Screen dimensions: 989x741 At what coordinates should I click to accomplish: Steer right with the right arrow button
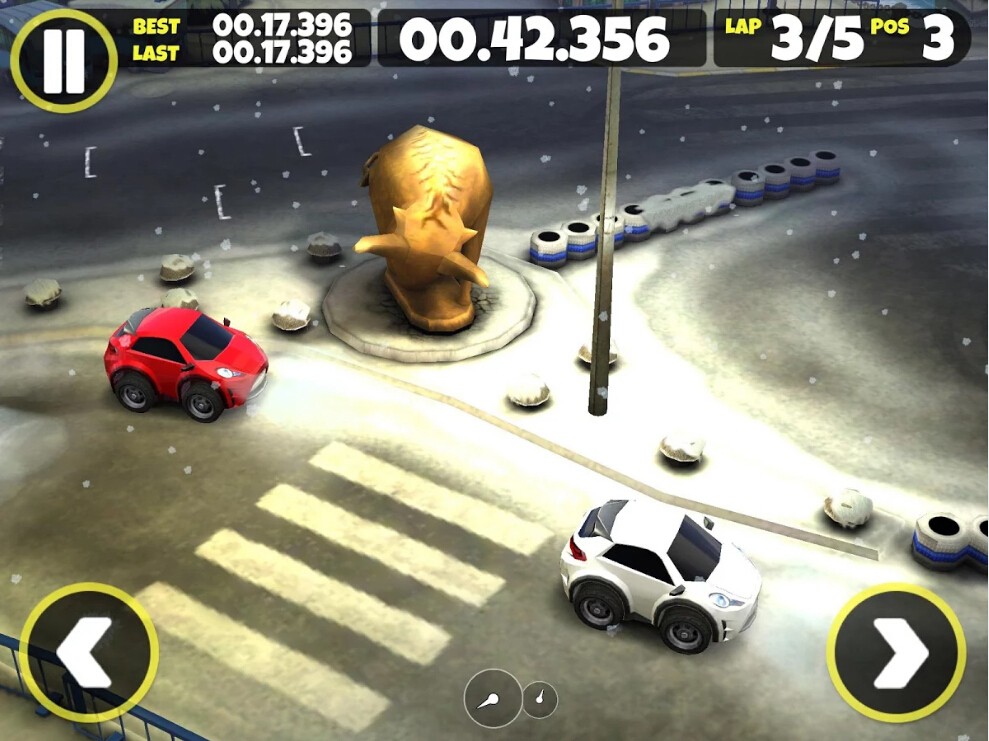(896, 653)
